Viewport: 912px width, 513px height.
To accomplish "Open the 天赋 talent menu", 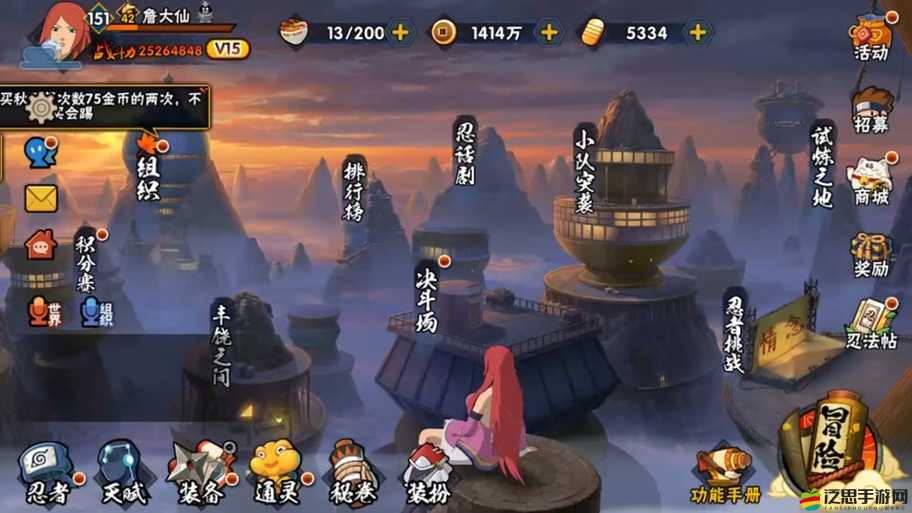I will click(x=122, y=469).
